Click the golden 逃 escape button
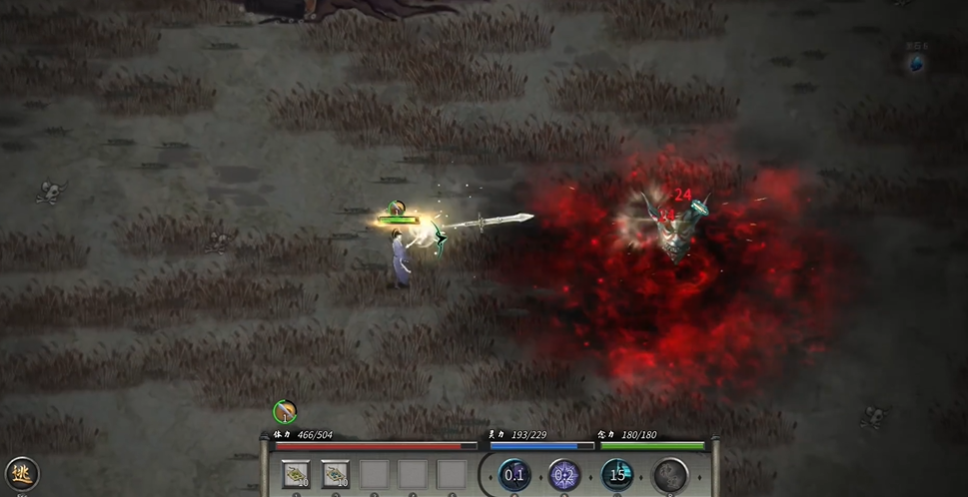 click(20, 474)
